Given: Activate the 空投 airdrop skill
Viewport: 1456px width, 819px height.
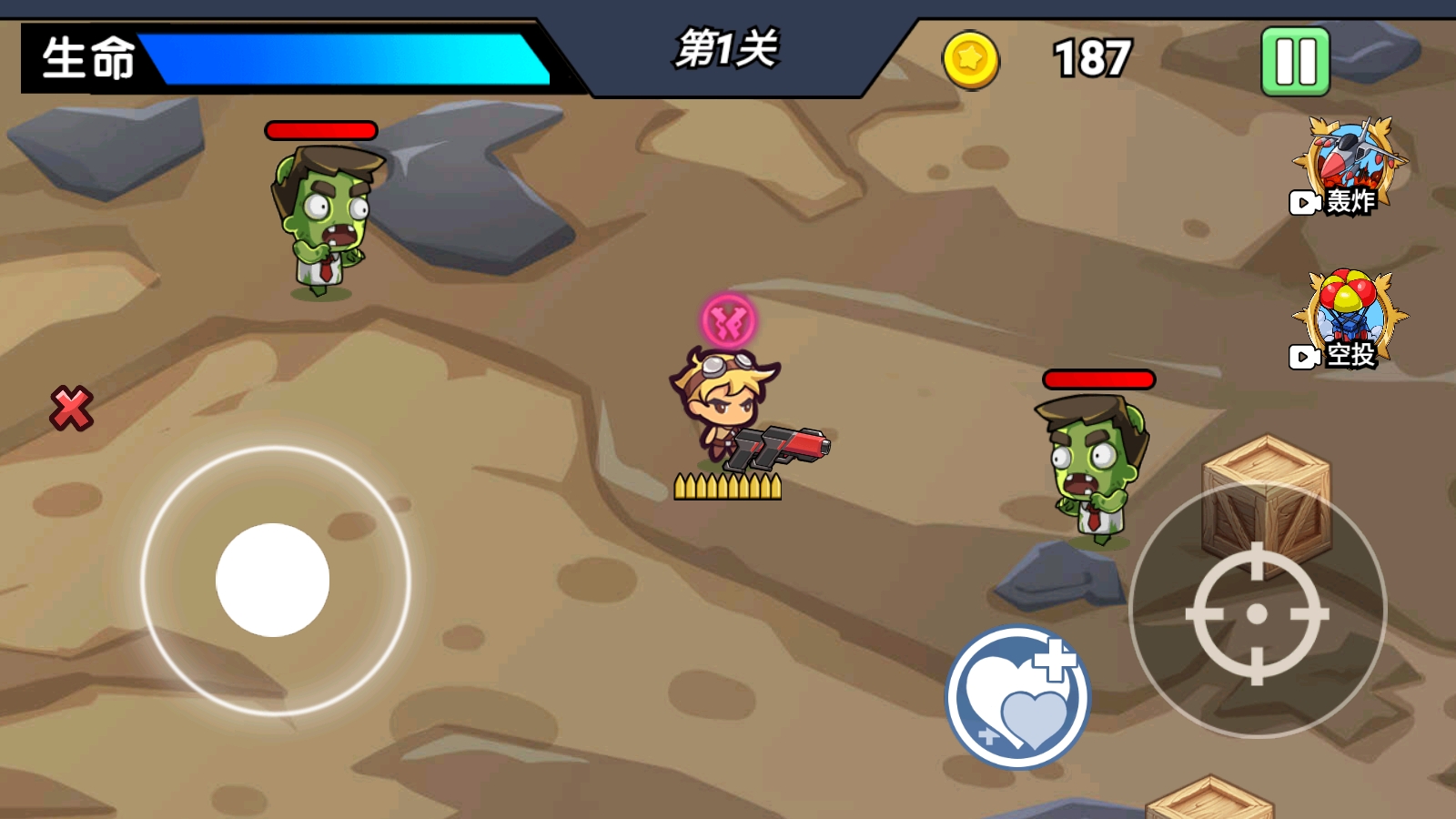Looking at the screenshot, I should pyautogui.click(x=1350, y=318).
